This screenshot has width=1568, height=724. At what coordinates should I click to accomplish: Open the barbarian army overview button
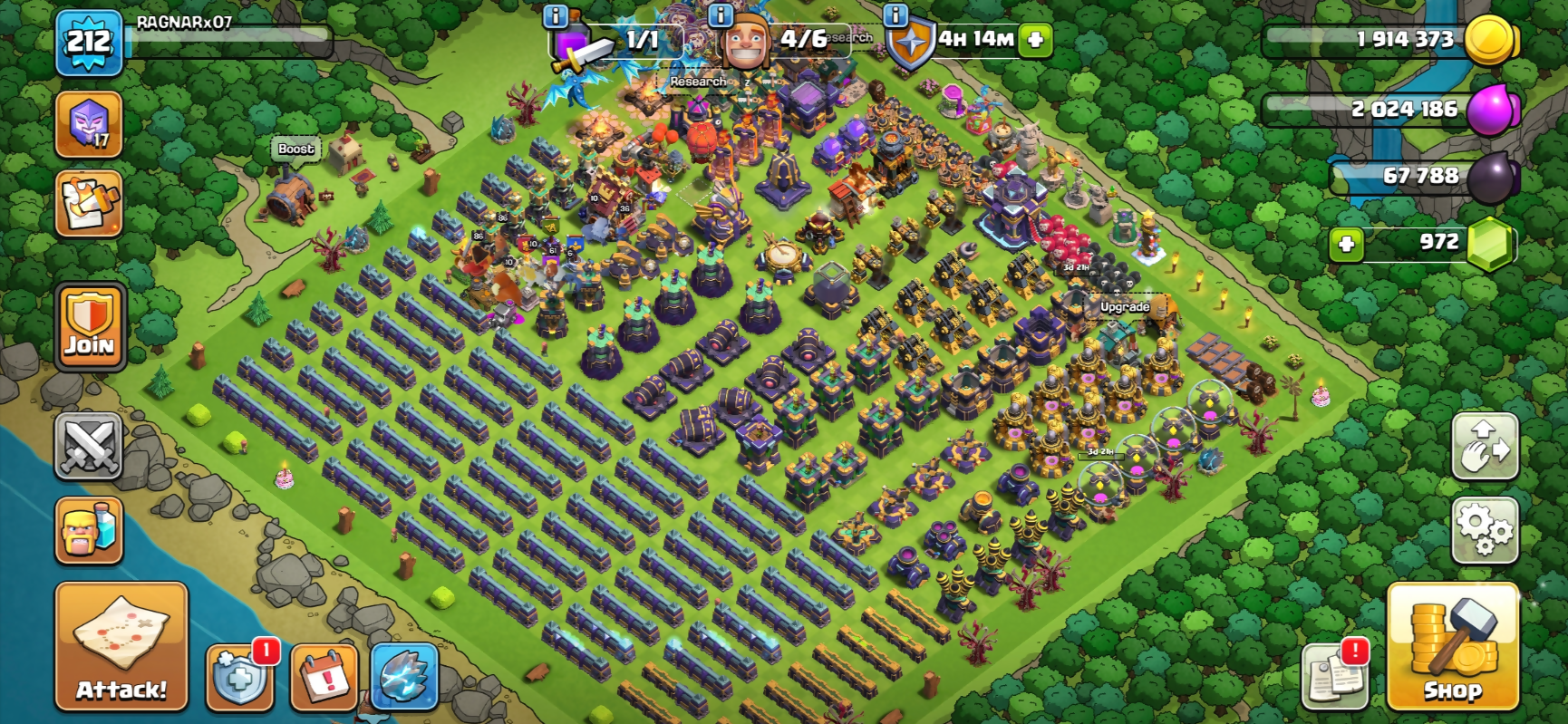tap(89, 530)
